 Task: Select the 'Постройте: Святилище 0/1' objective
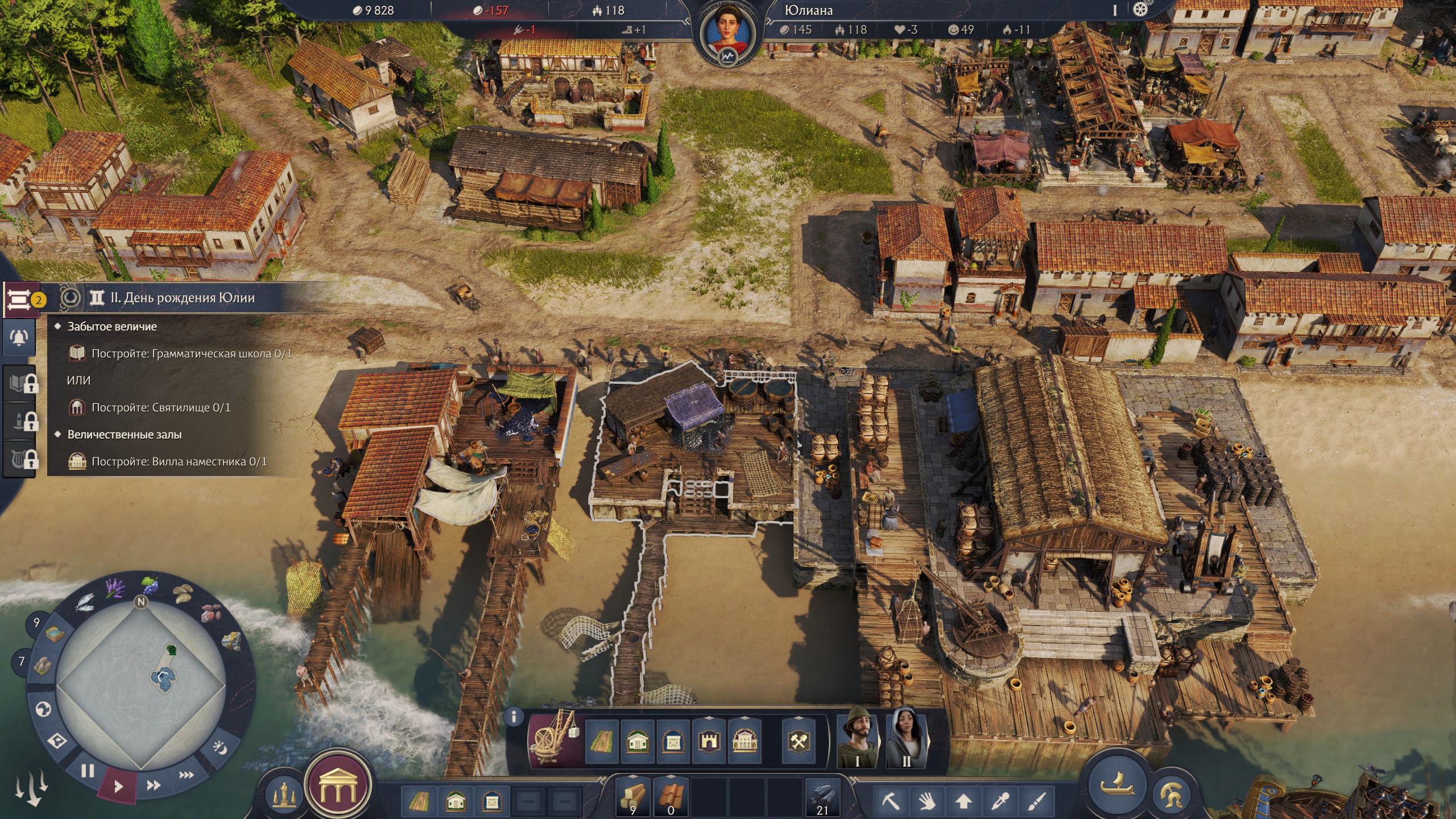pos(161,407)
